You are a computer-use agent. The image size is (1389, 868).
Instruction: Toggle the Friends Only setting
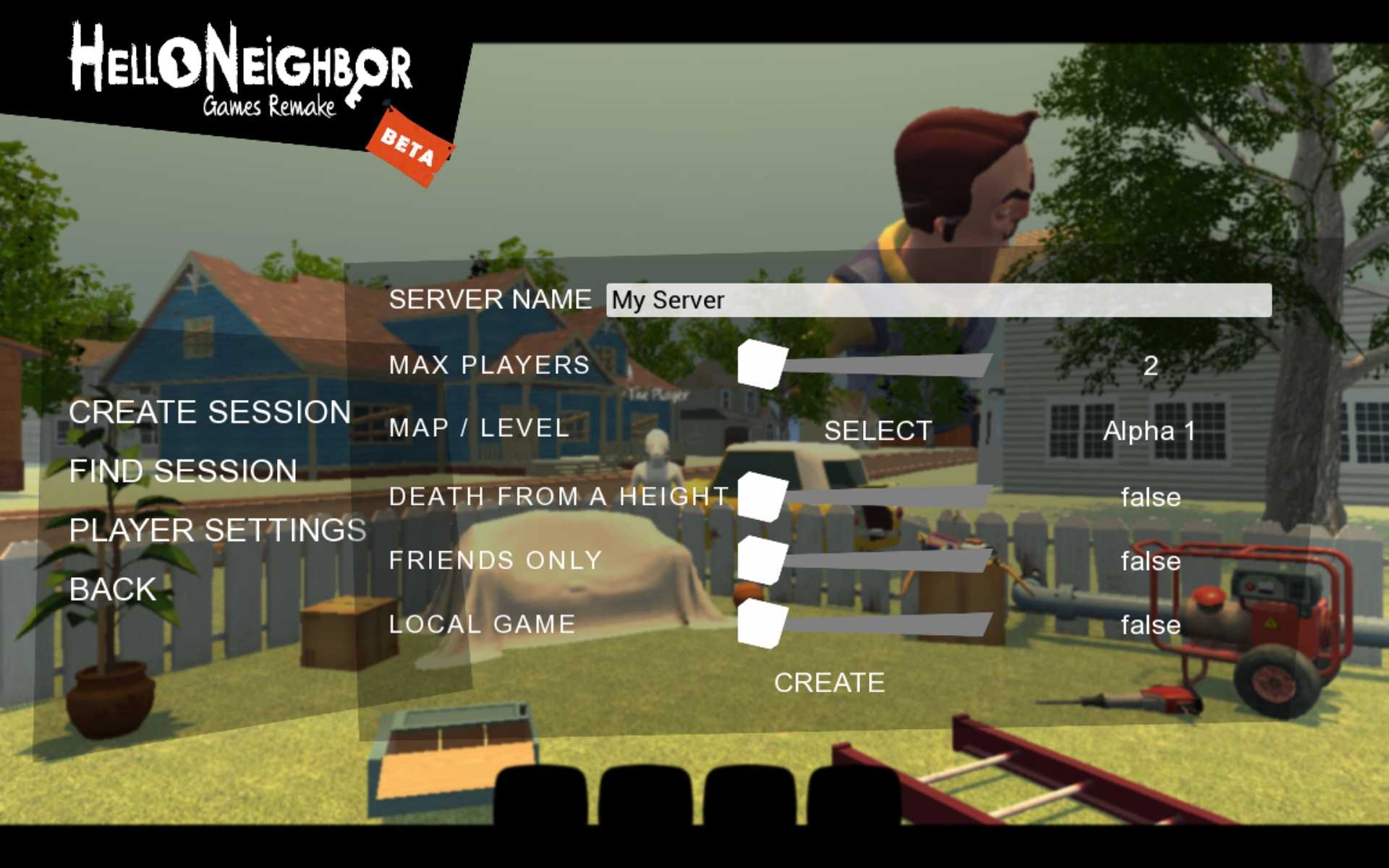point(762,561)
